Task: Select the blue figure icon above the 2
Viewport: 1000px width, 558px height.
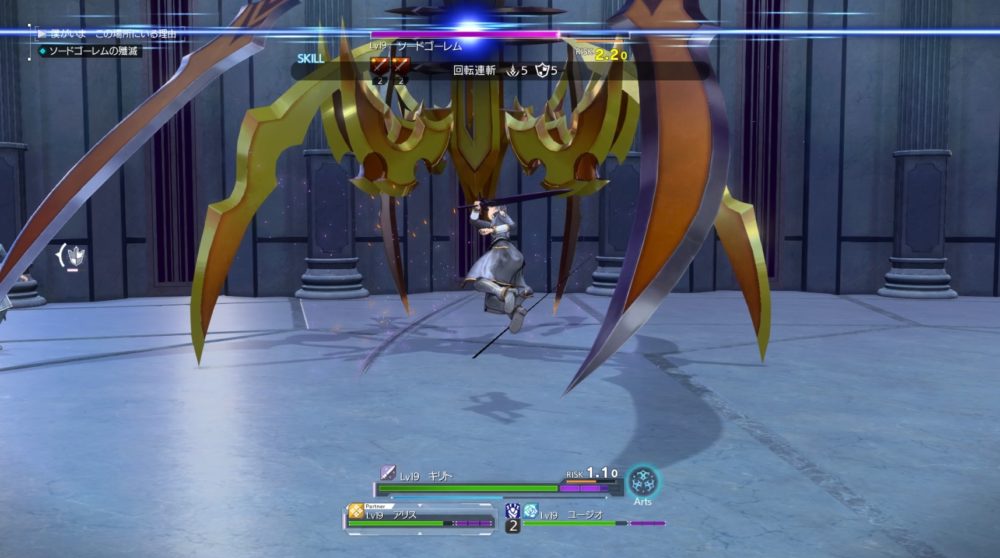Action: tap(512, 510)
